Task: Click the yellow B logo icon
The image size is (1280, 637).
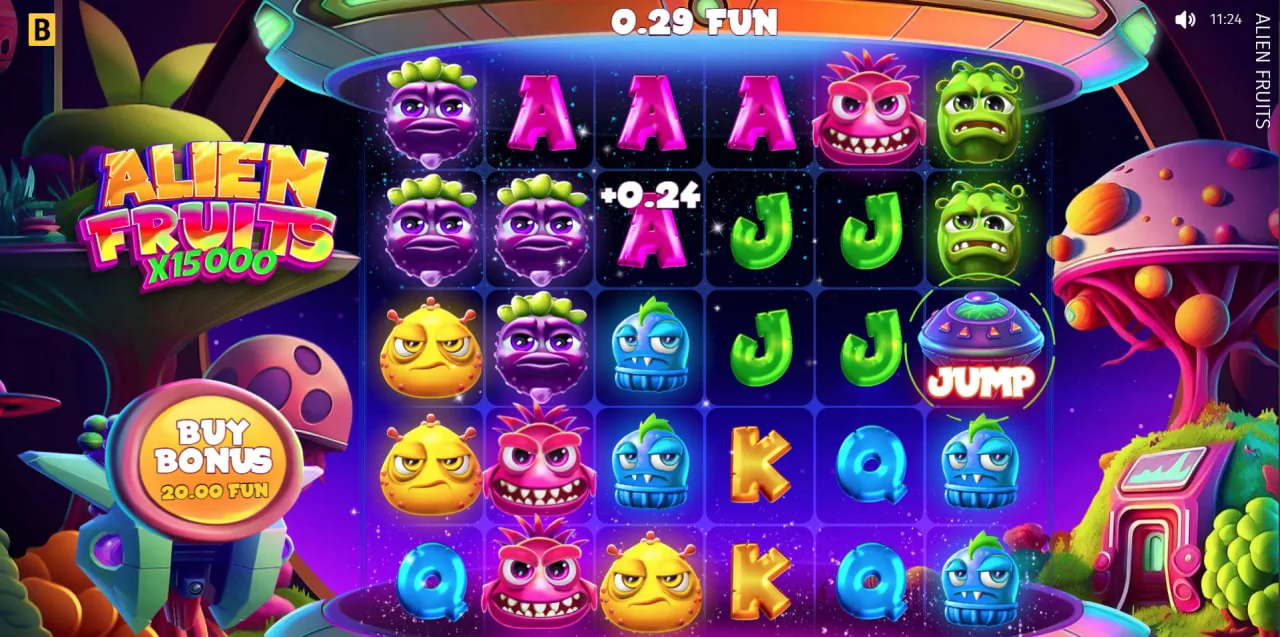Action: 41,30
